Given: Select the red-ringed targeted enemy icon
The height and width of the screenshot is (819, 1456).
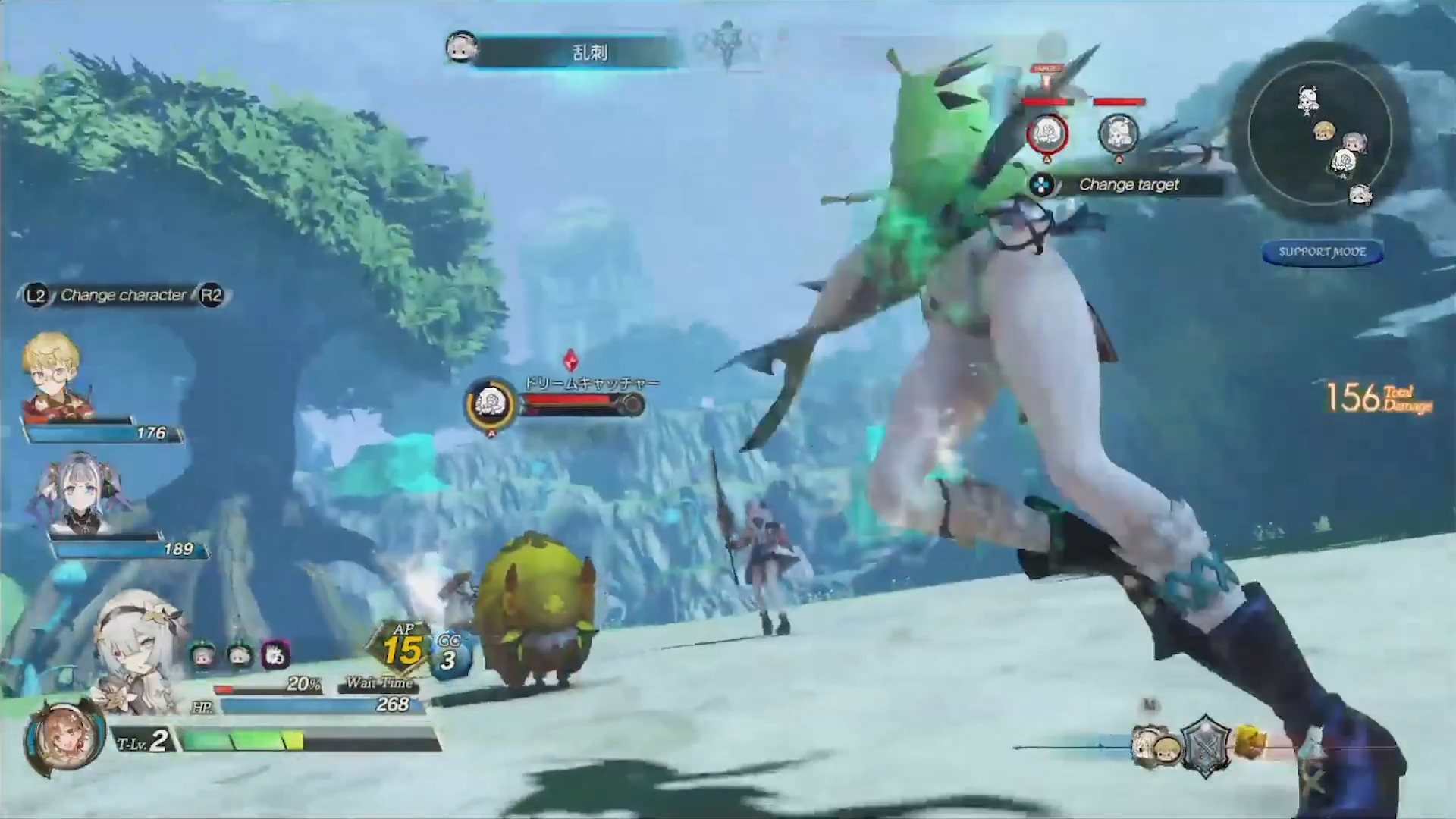Looking at the screenshot, I should [x=1047, y=134].
